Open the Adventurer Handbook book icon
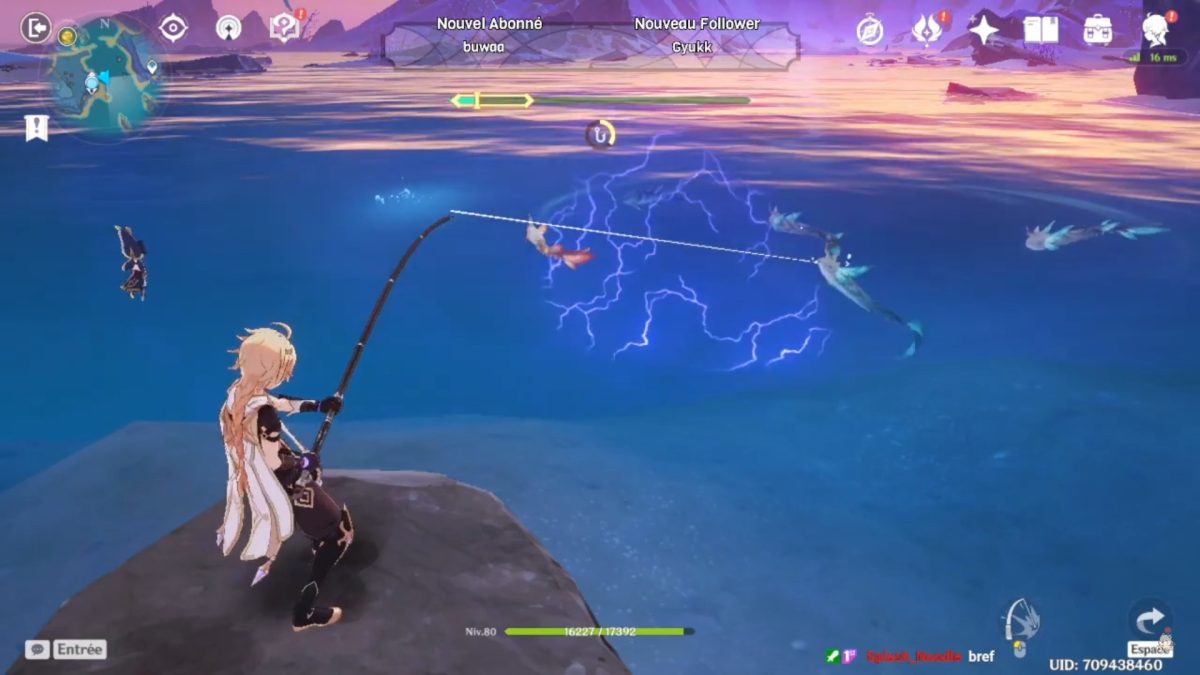Screen dimensions: 1200x675 1041,30
